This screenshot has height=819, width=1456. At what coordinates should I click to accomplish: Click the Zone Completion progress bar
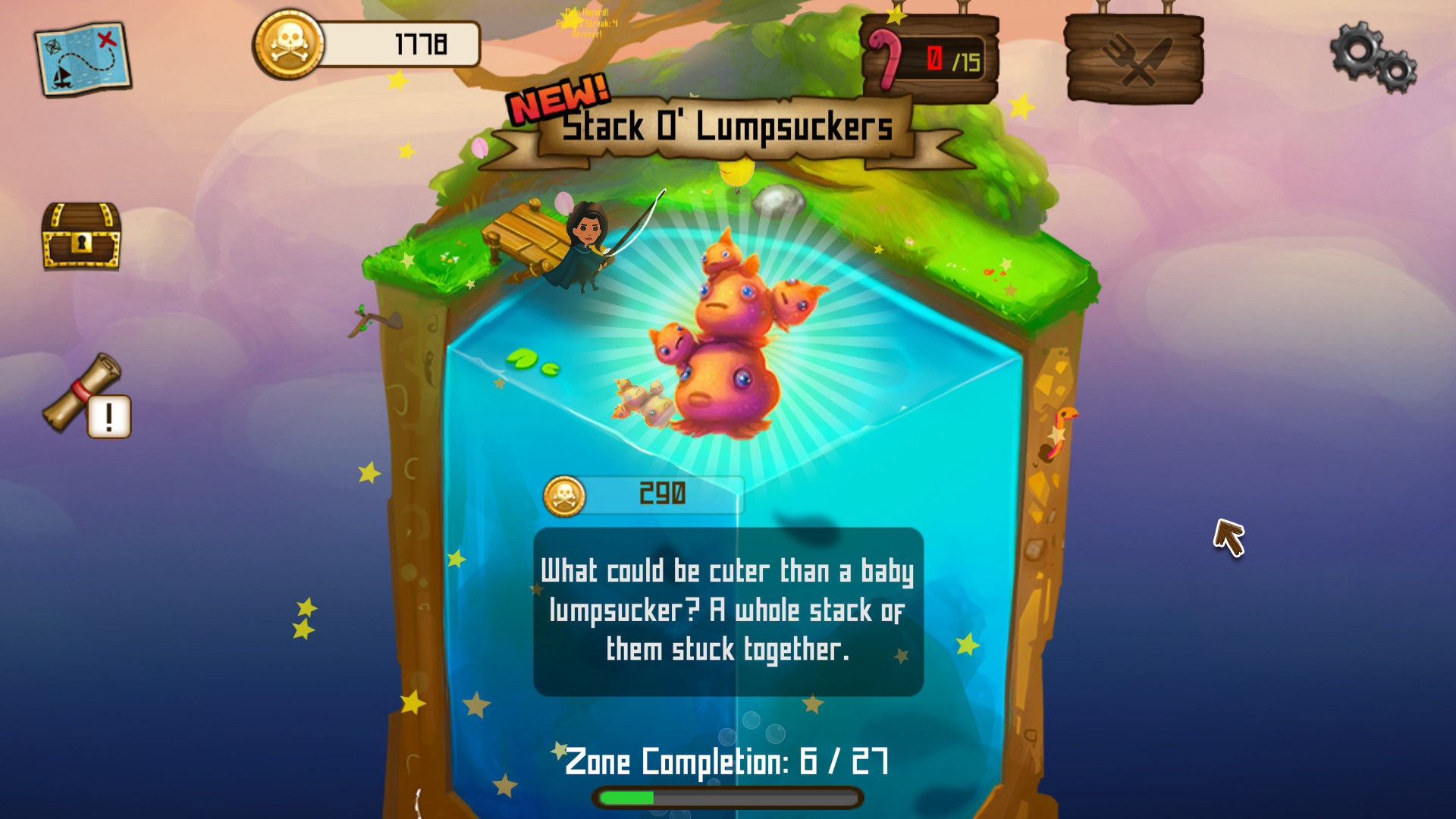coord(726,797)
